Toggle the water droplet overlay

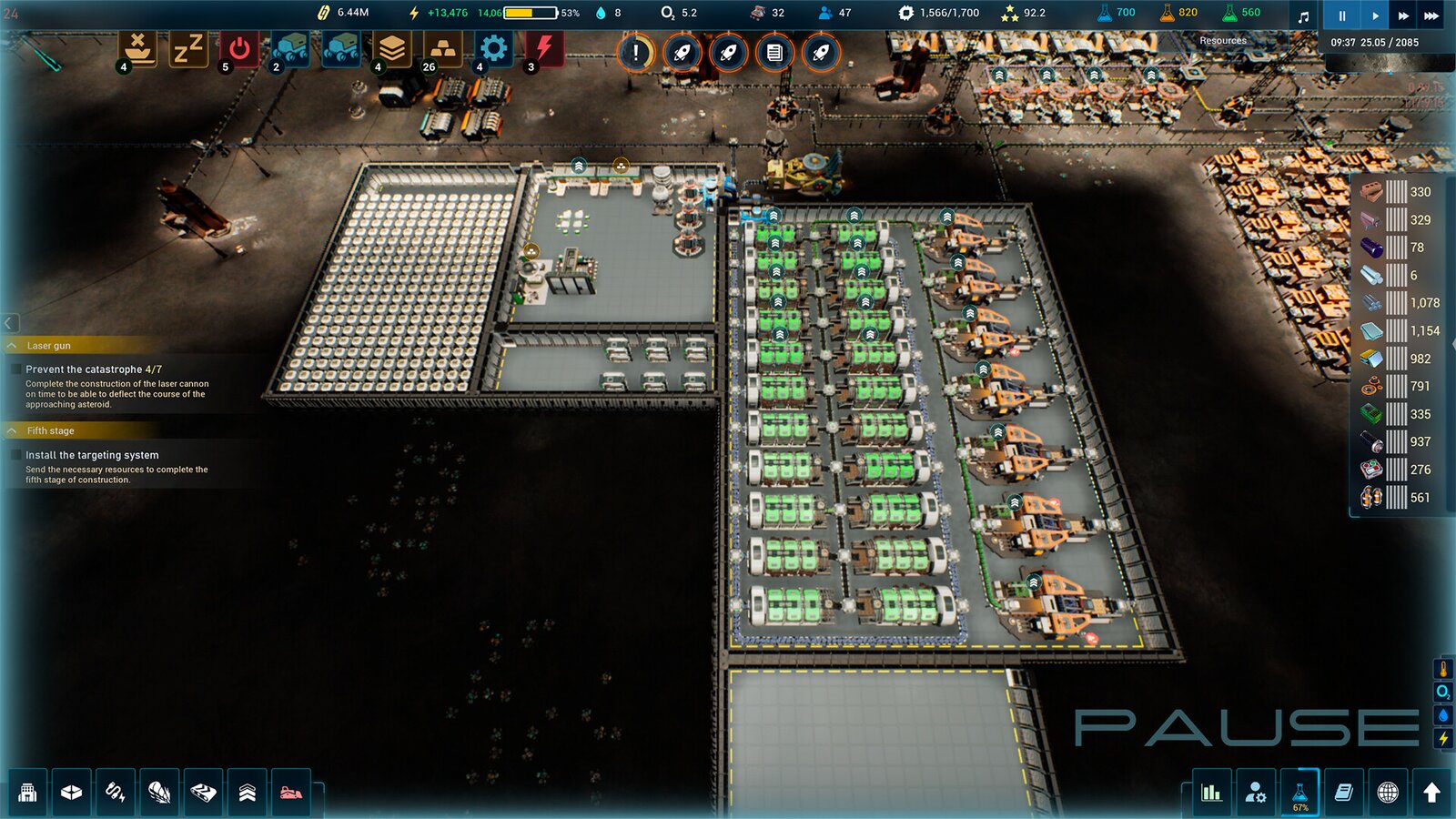(1443, 715)
